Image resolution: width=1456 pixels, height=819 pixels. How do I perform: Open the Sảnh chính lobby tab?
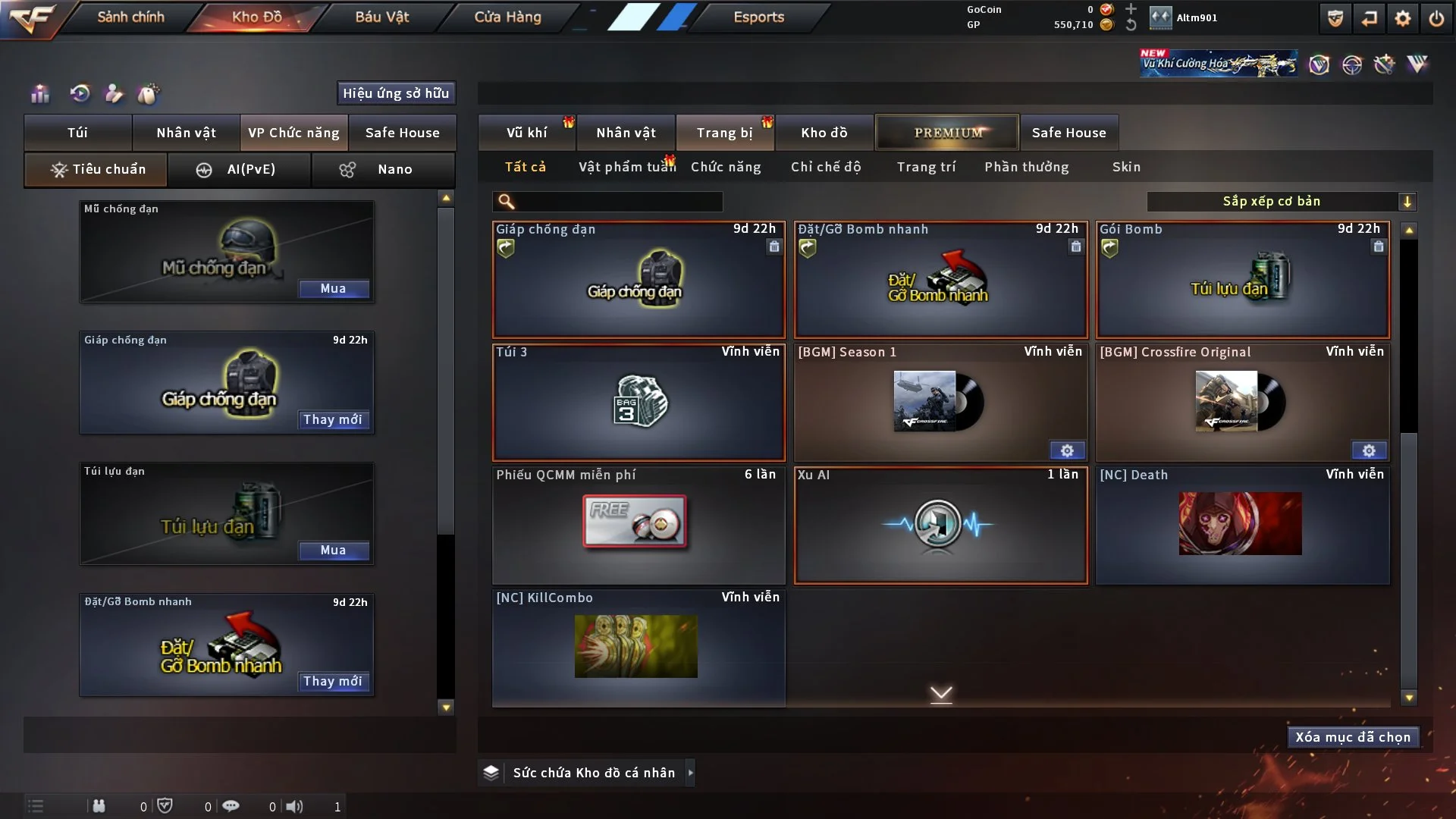click(x=130, y=17)
